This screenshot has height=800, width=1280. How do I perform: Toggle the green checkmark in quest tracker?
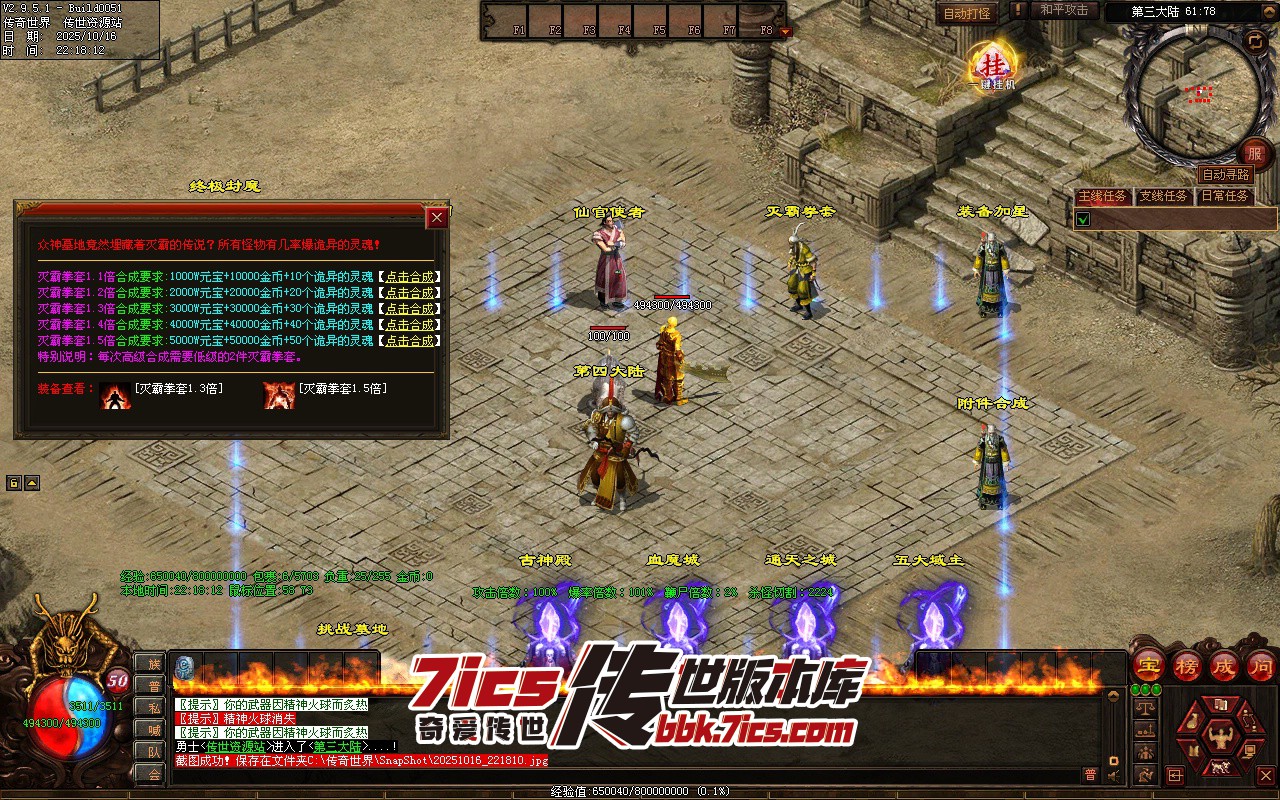pyautogui.click(x=1083, y=218)
